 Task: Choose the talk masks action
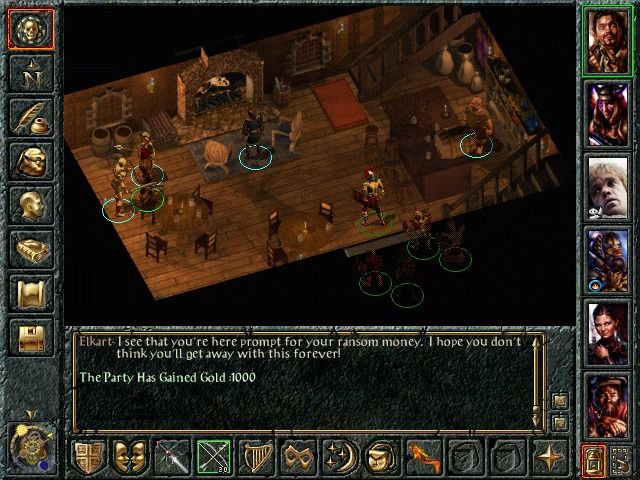click(x=130, y=457)
